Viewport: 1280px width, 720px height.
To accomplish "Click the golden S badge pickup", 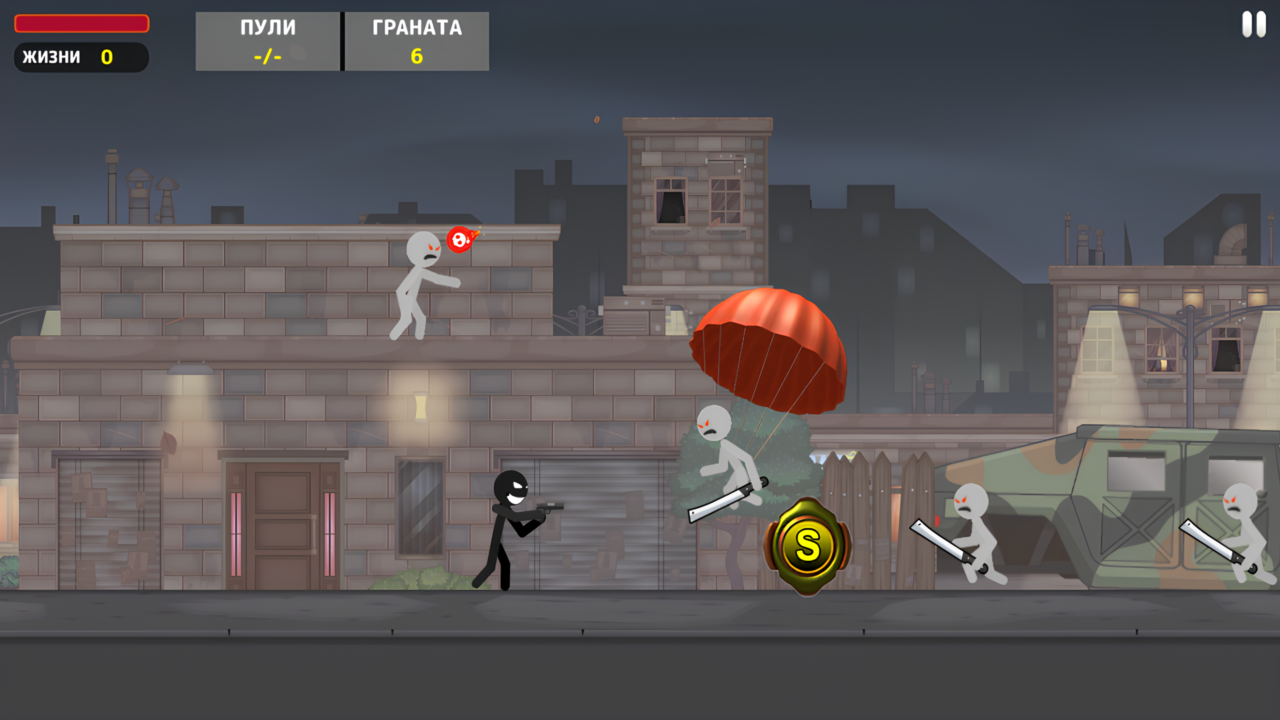I will [806, 545].
